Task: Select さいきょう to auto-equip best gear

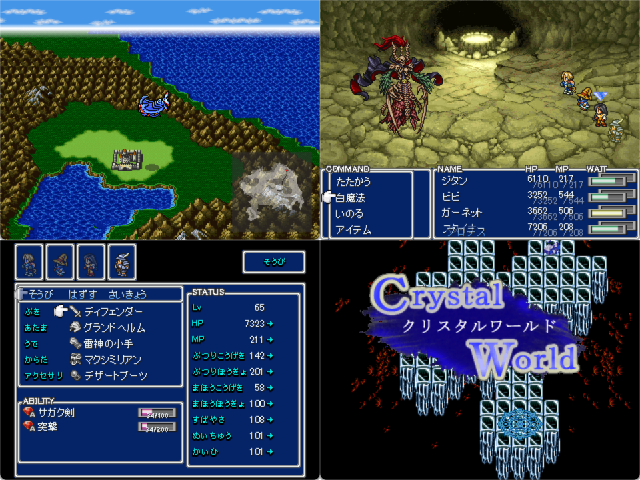Action: pyautogui.click(x=130, y=293)
